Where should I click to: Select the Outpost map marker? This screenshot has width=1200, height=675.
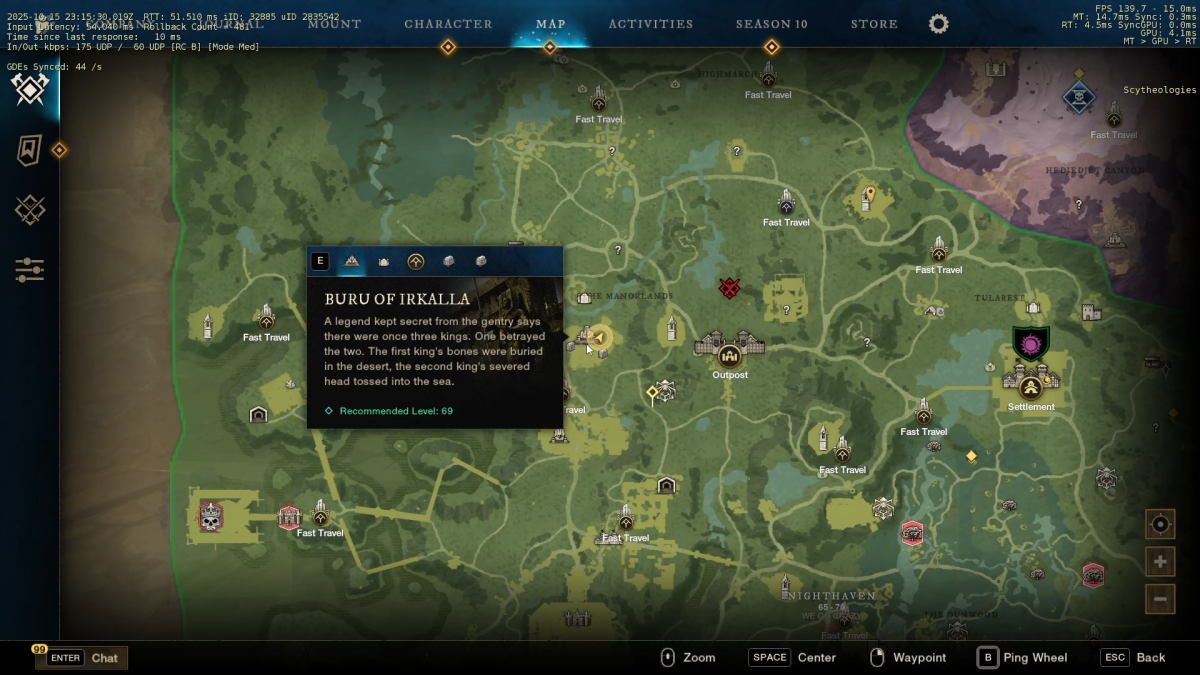pyautogui.click(x=730, y=353)
